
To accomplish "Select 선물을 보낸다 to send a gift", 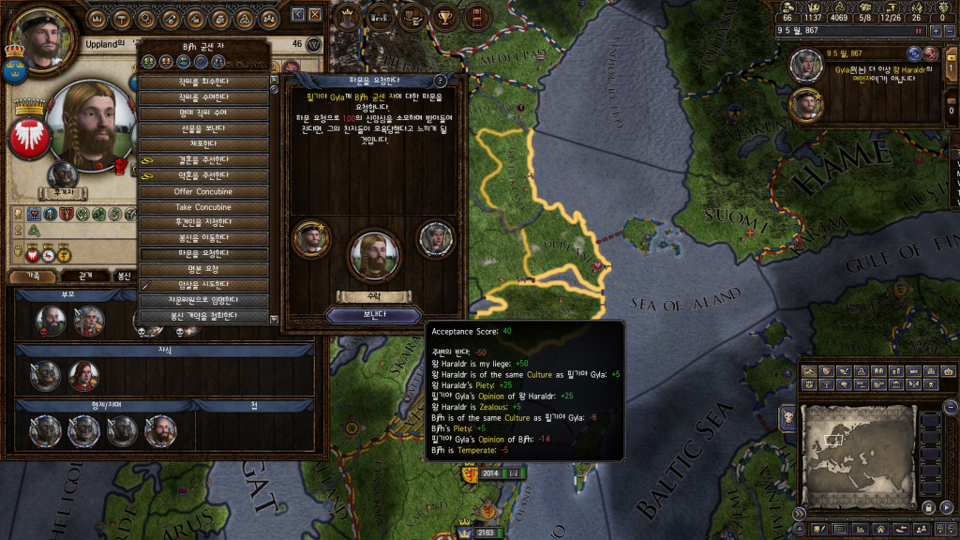I will pyautogui.click(x=203, y=129).
